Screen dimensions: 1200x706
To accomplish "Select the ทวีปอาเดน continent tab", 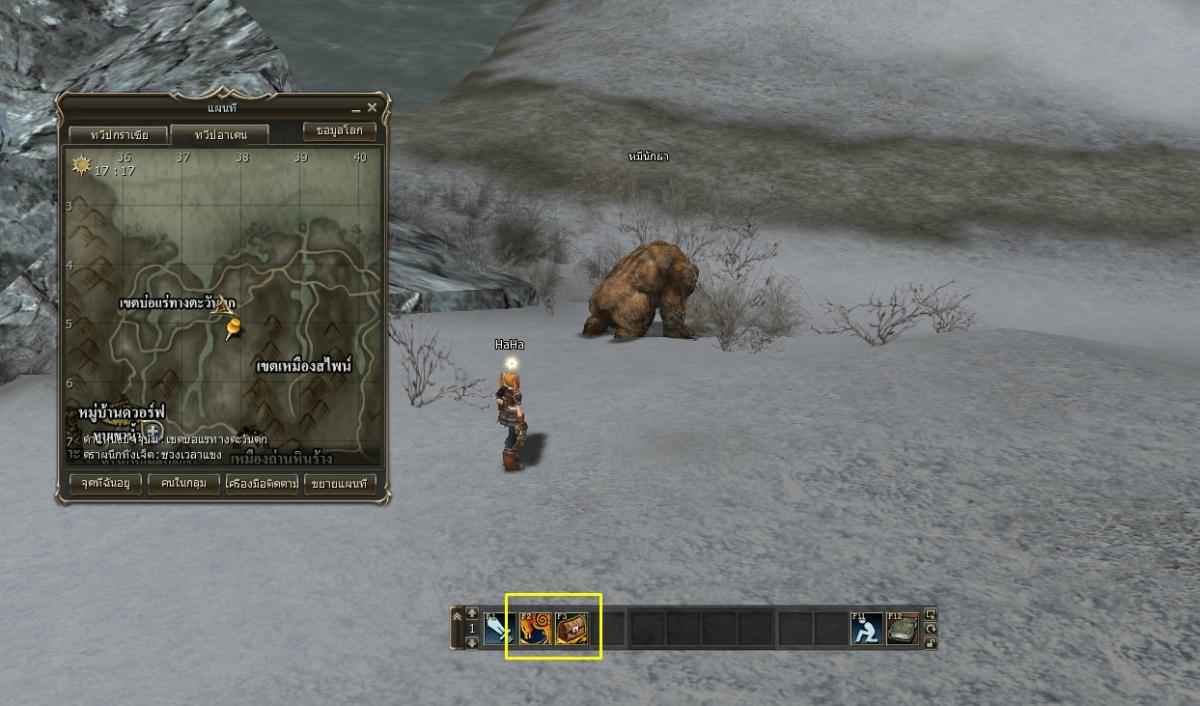I will (217, 134).
